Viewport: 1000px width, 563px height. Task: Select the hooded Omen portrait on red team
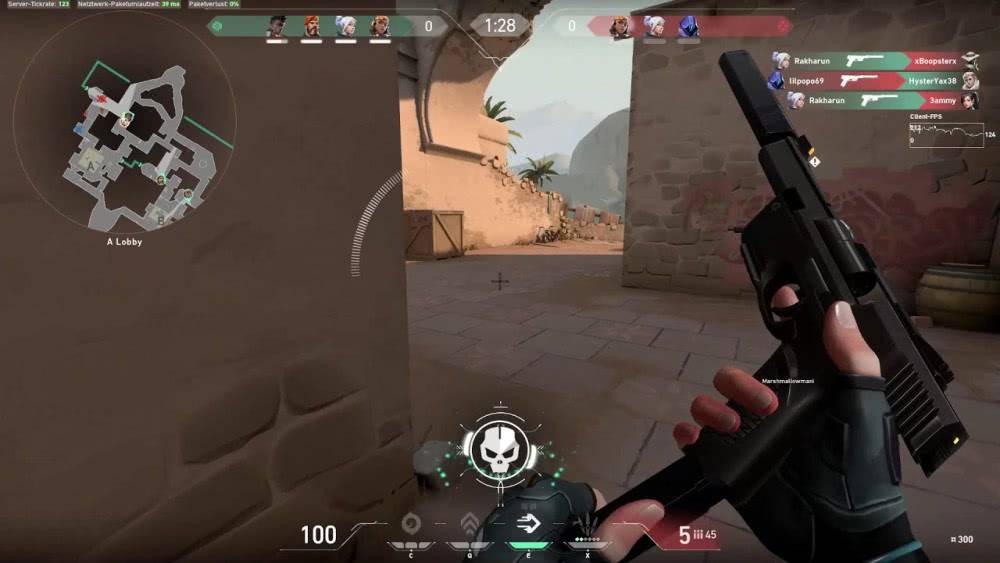[688, 26]
